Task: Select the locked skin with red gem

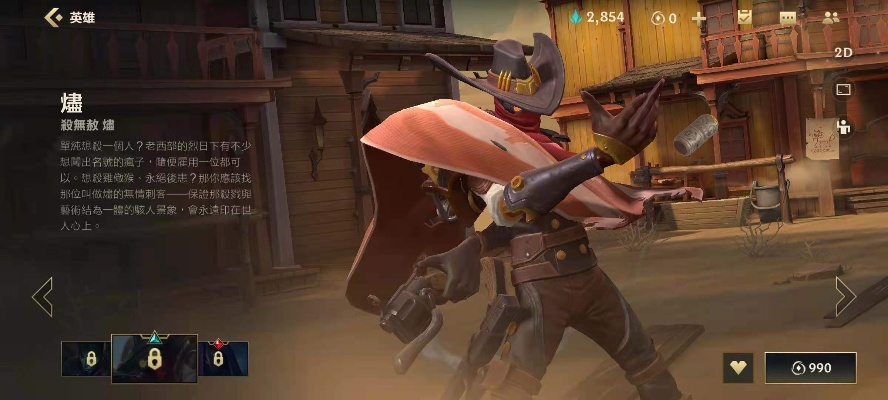Action: [x=223, y=359]
